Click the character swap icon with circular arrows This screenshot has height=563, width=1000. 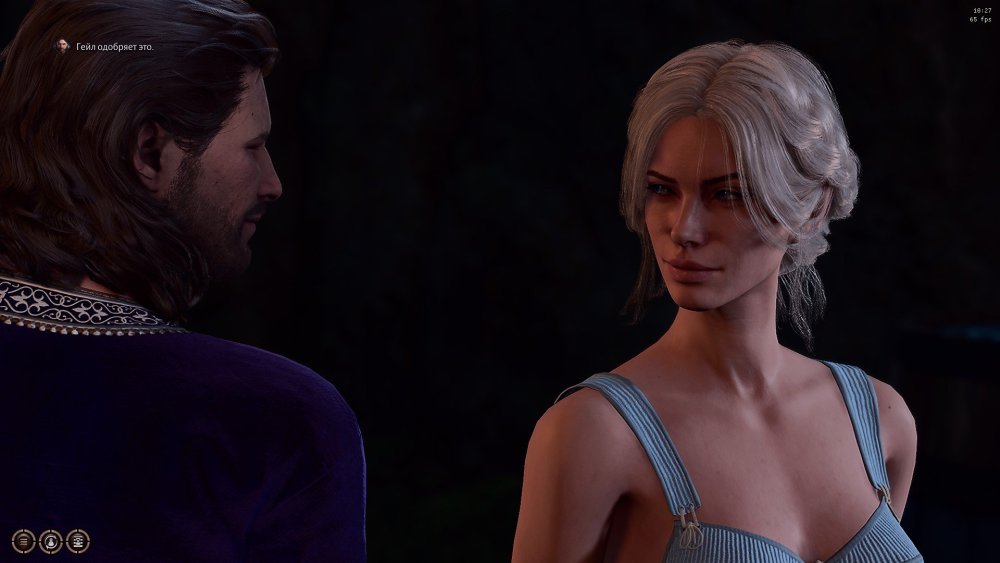[x=51, y=541]
